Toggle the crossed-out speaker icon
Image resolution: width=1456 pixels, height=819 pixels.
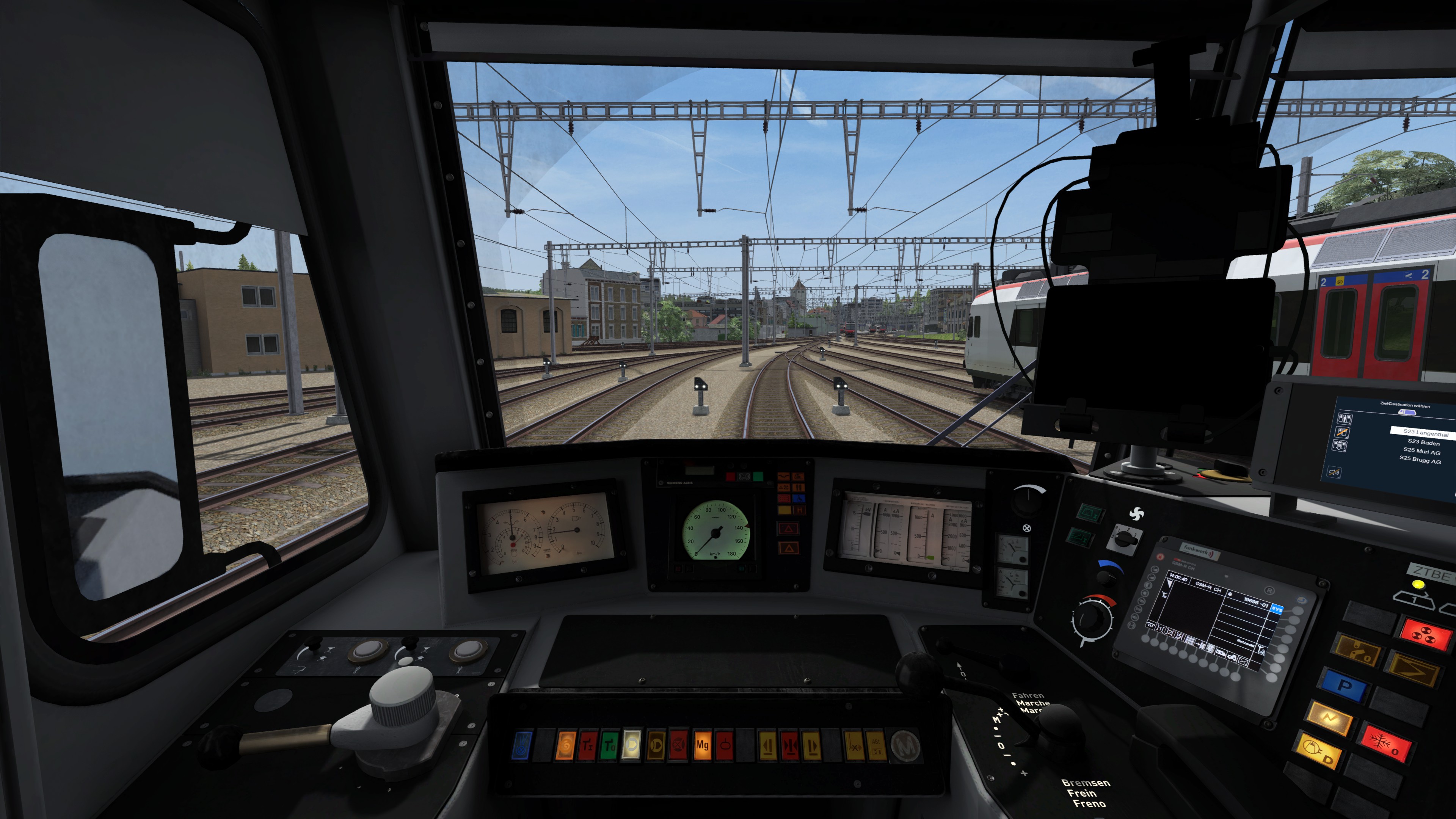(x=1334, y=472)
